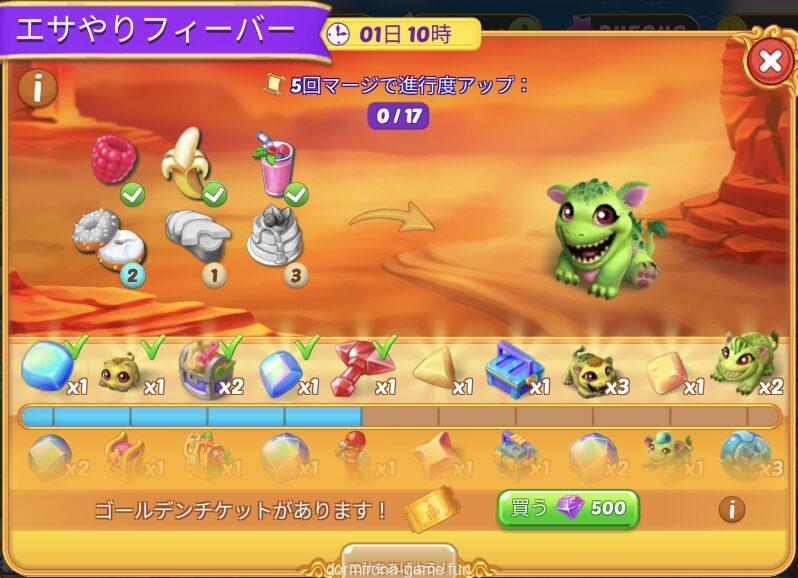
Task: Select the raspberry food item
Action: pyautogui.click(x=114, y=160)
